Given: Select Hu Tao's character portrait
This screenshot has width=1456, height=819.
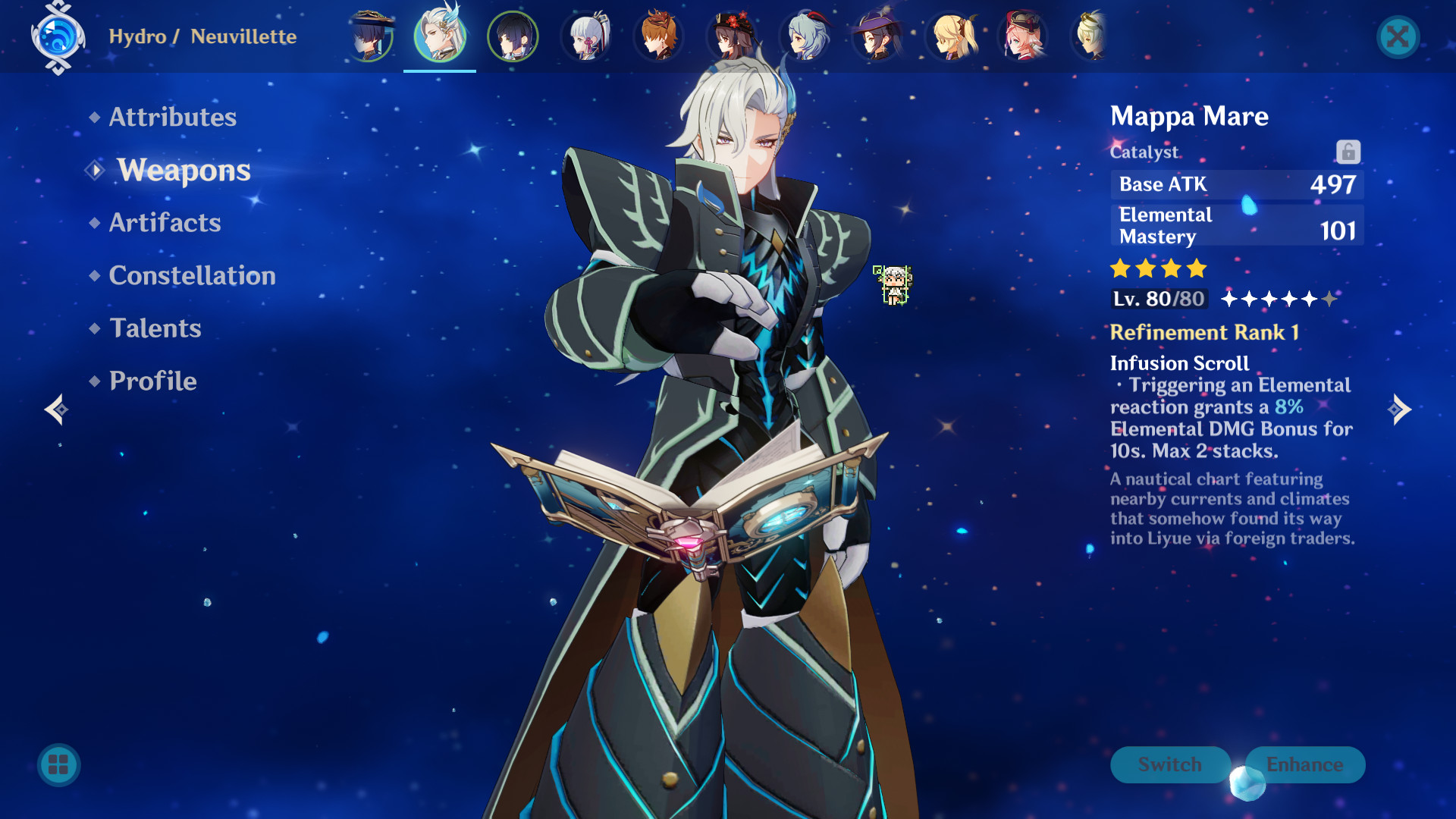Looking at the screenshot, I should (733, 36).
